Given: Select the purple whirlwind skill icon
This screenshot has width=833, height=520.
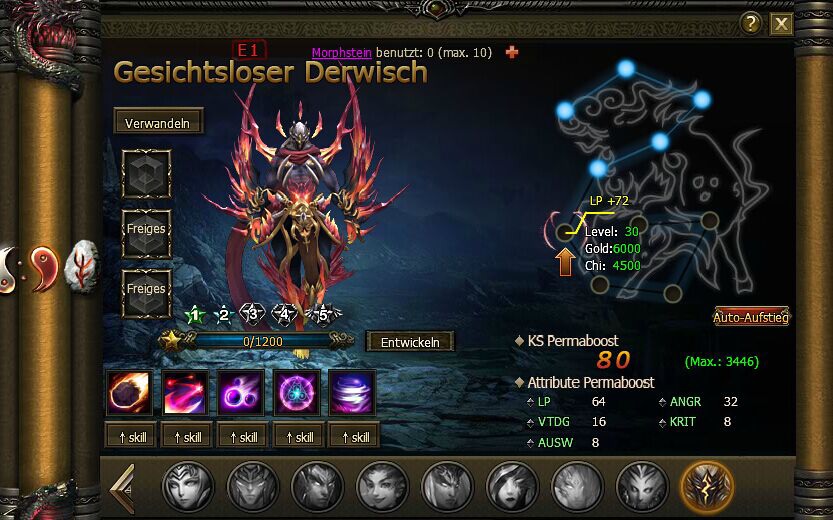Looking at the screenshot, I should 352,393.
